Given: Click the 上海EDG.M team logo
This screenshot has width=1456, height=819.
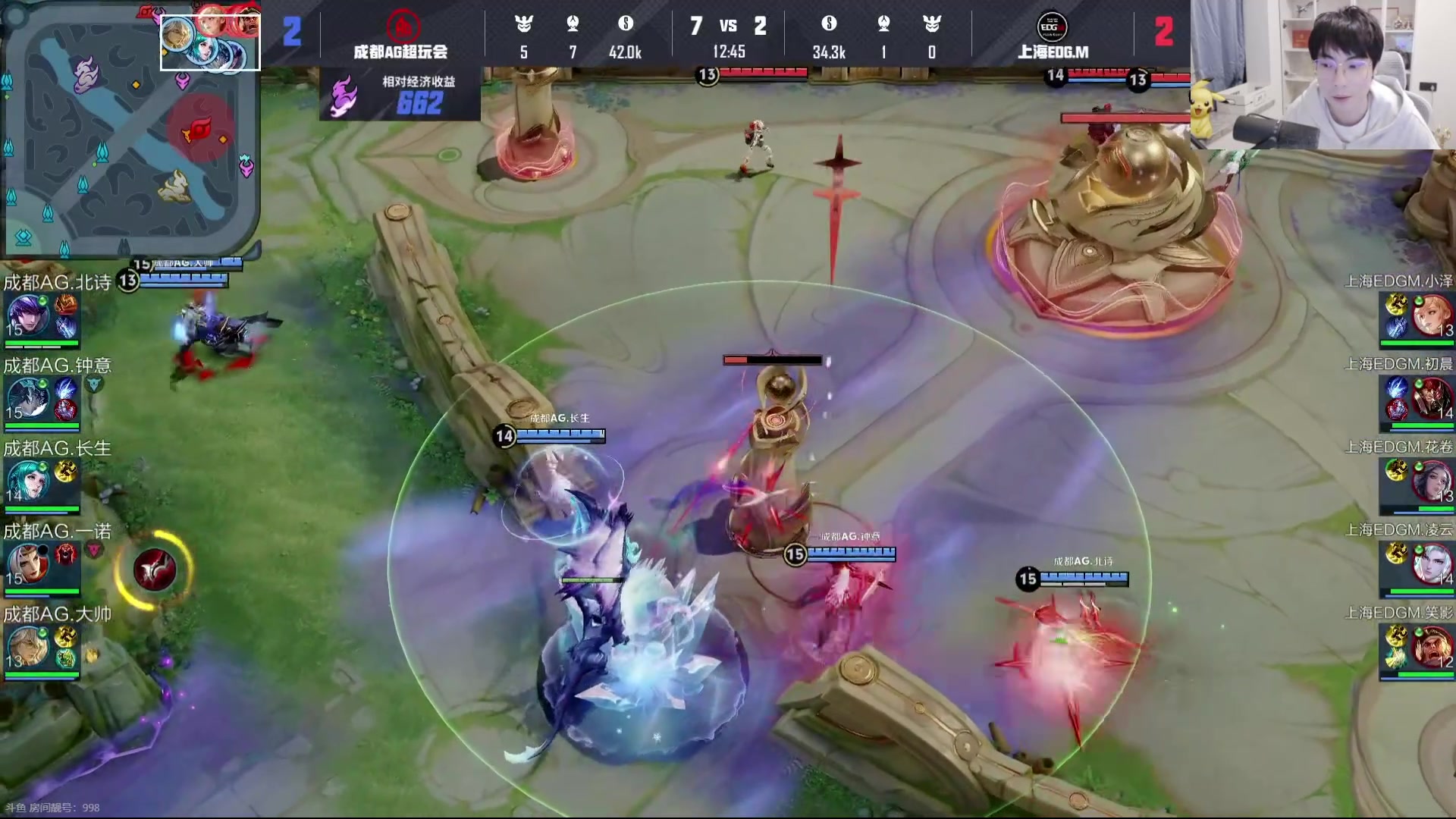Looking at the screenshot, I should coord(1052,27).
